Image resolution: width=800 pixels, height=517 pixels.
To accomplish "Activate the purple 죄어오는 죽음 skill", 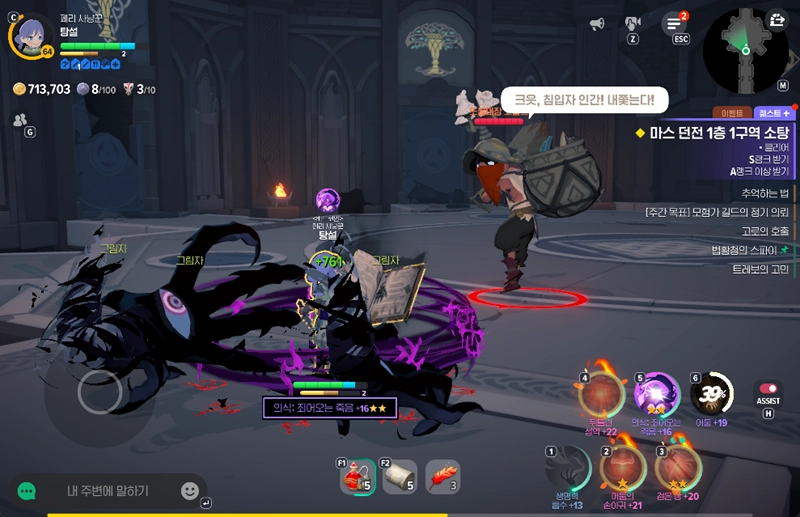I will pos(658,395).
